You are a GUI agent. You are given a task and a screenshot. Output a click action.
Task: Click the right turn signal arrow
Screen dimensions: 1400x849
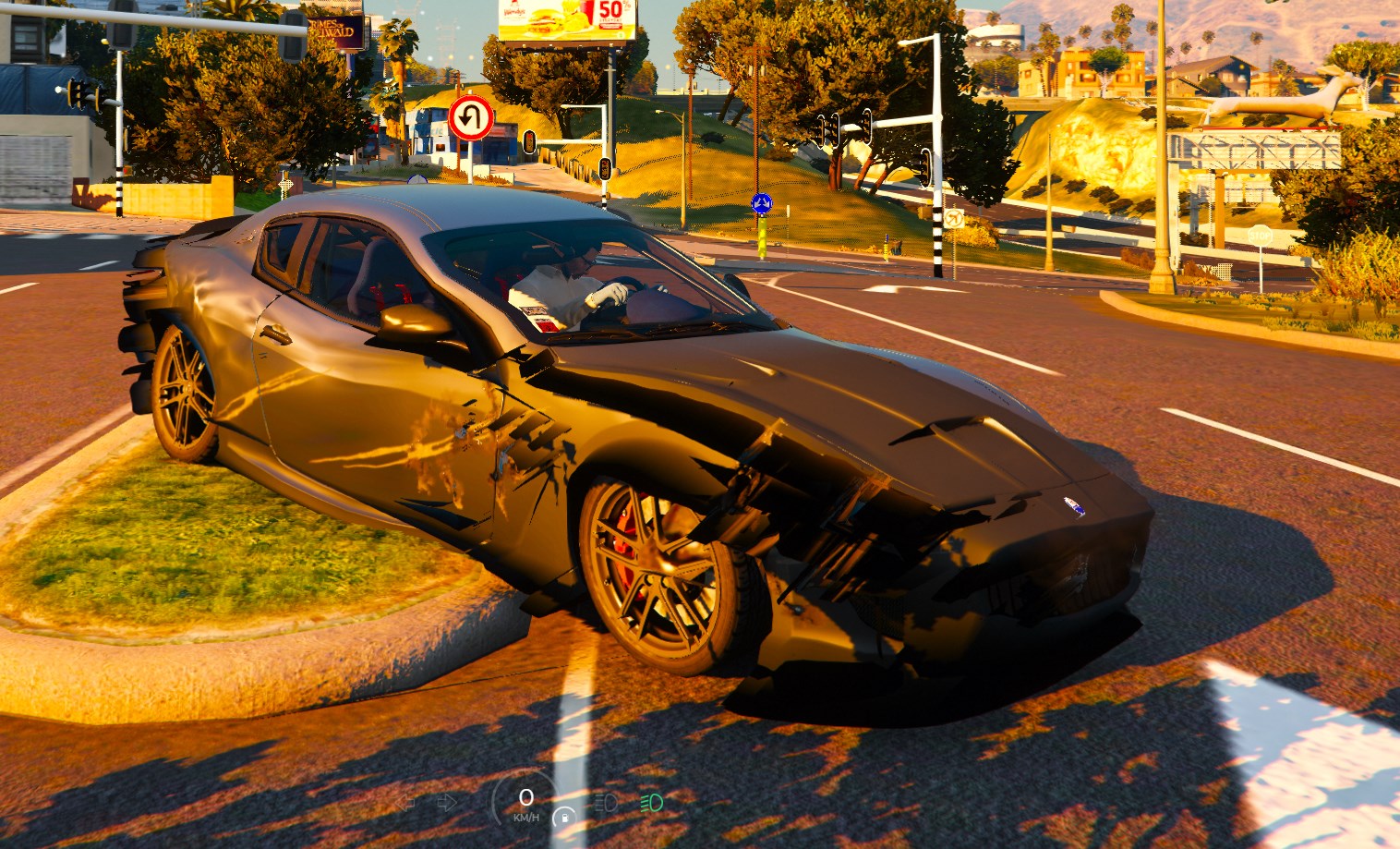447,802
